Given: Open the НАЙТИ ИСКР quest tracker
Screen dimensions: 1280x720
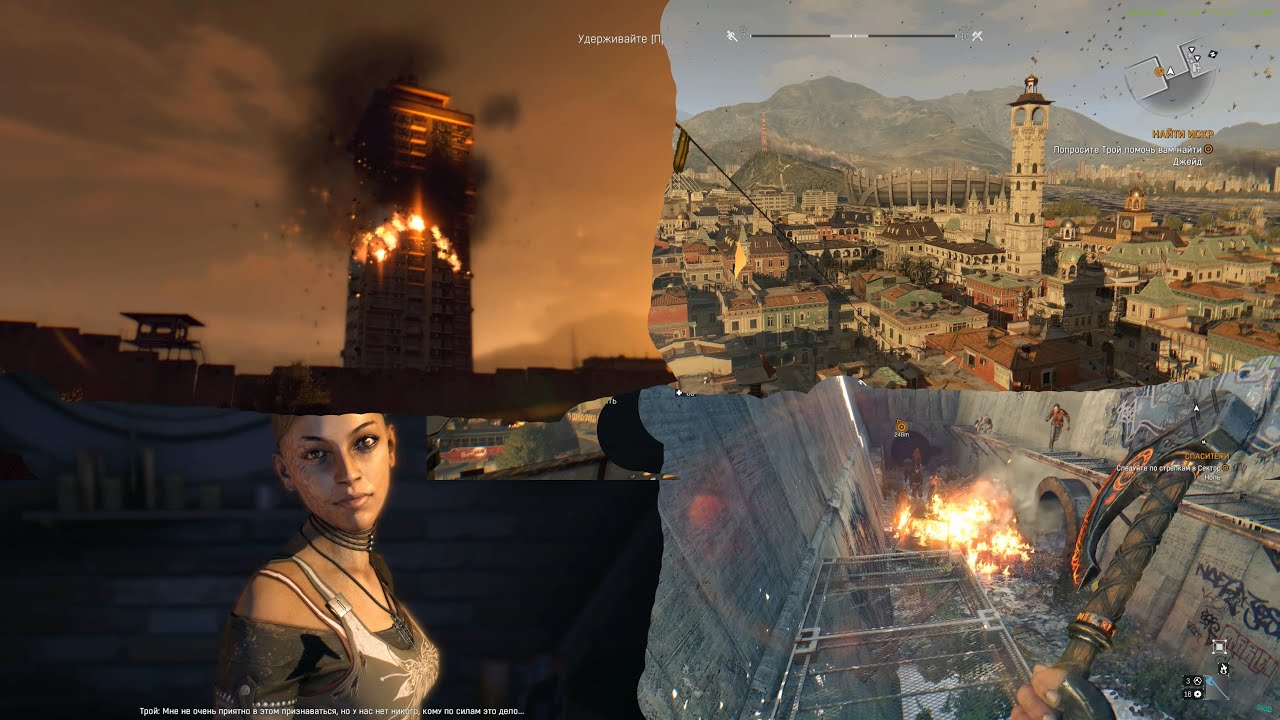Looking at the screenshot, I should pos(1181,134).
